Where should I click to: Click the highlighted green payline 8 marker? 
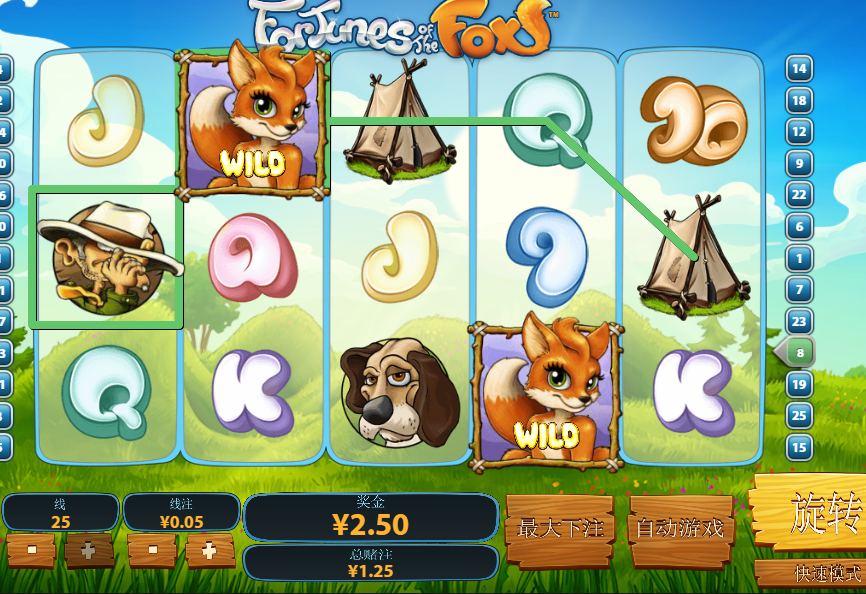tap(797, 352)
